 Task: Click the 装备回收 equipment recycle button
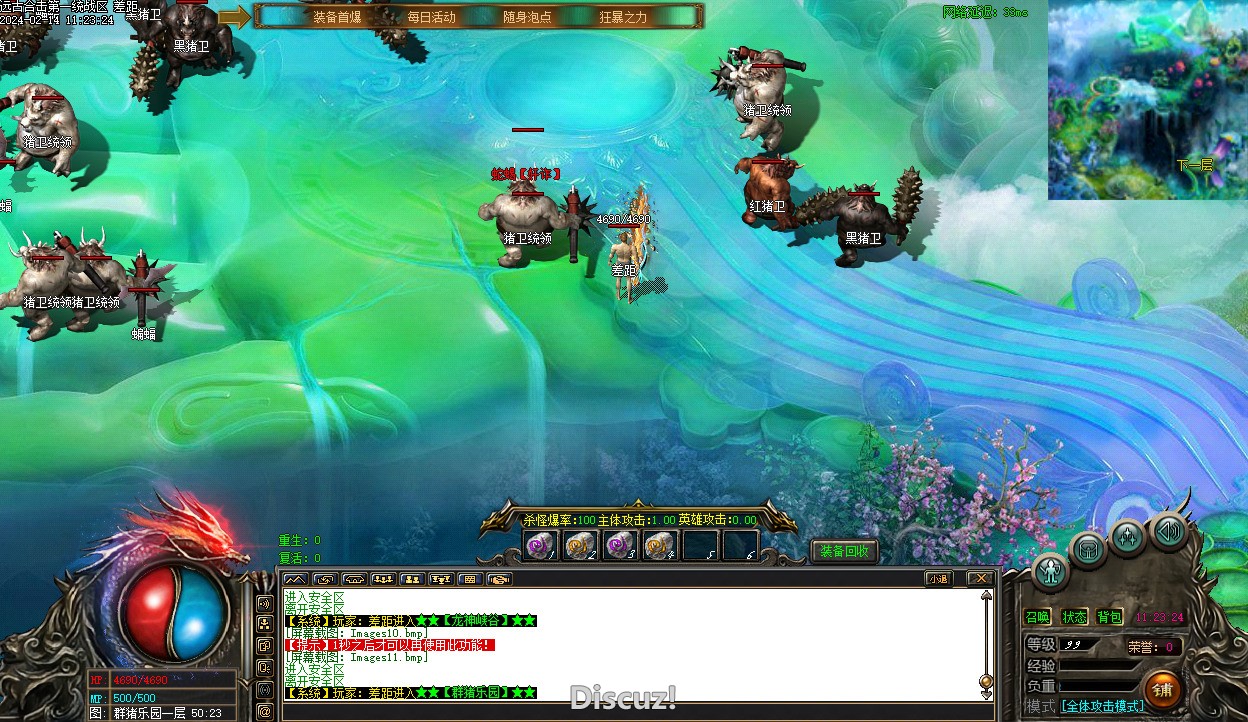(844, 551)
